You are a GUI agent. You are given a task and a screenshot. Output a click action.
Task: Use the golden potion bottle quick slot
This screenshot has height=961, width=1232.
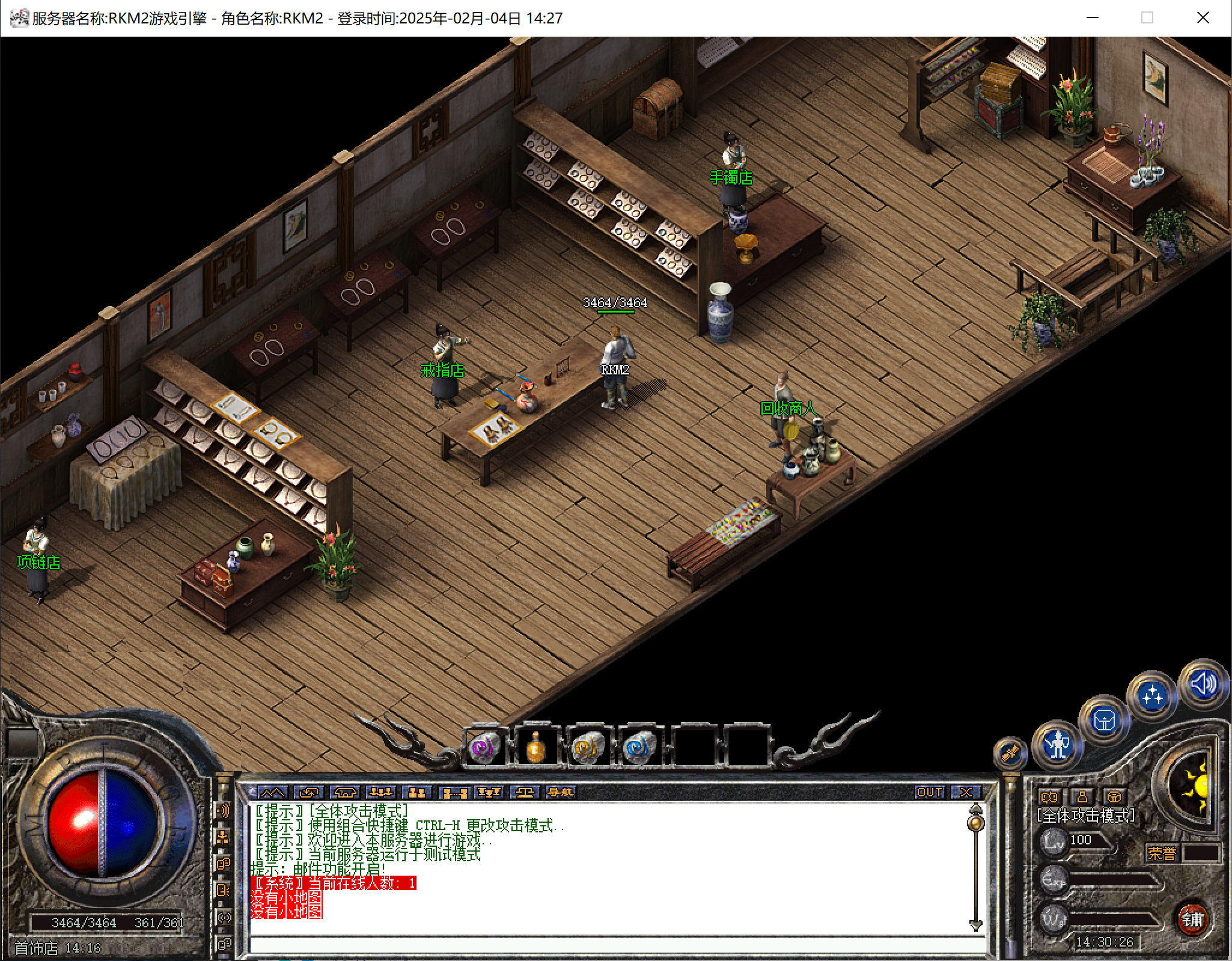(535, 748)
